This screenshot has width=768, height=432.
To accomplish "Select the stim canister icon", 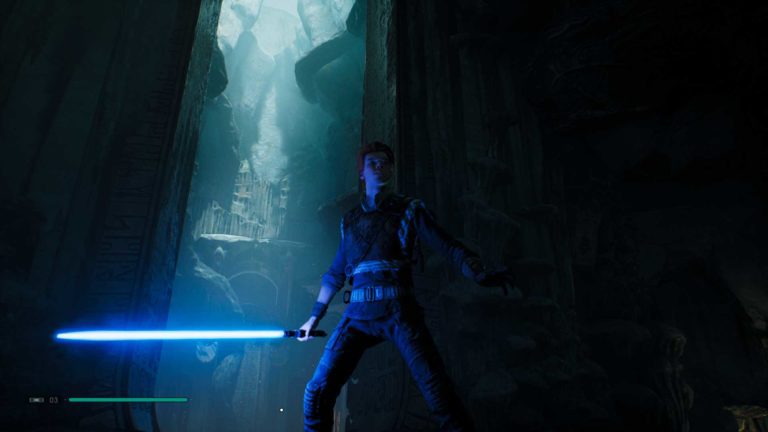I will pyautogui.click(x=37, y=399).
